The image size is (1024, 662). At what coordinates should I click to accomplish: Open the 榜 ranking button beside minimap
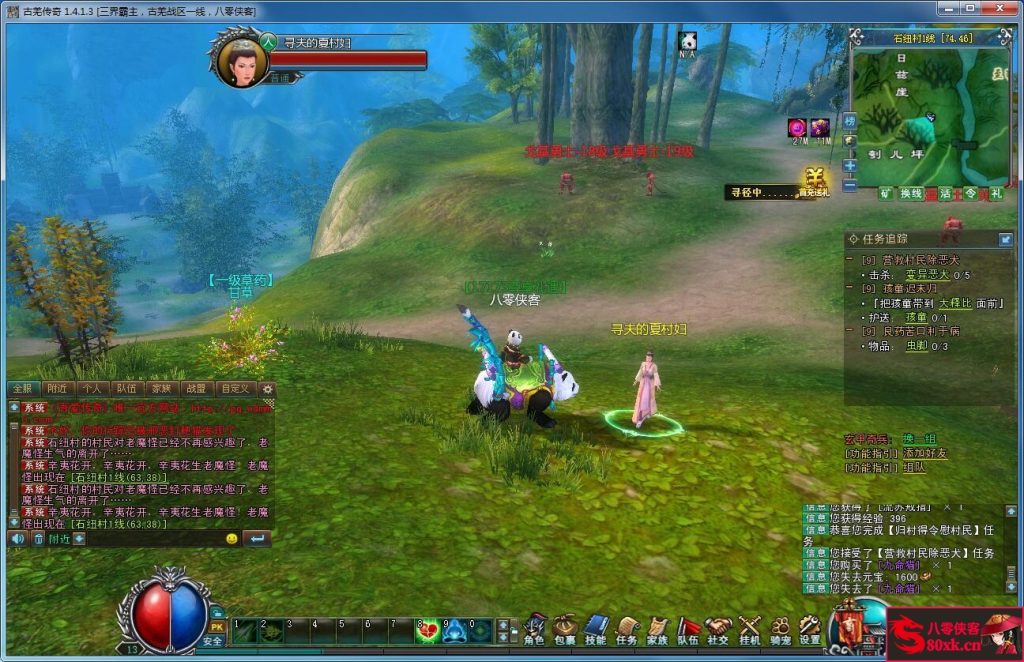point(850,121)
